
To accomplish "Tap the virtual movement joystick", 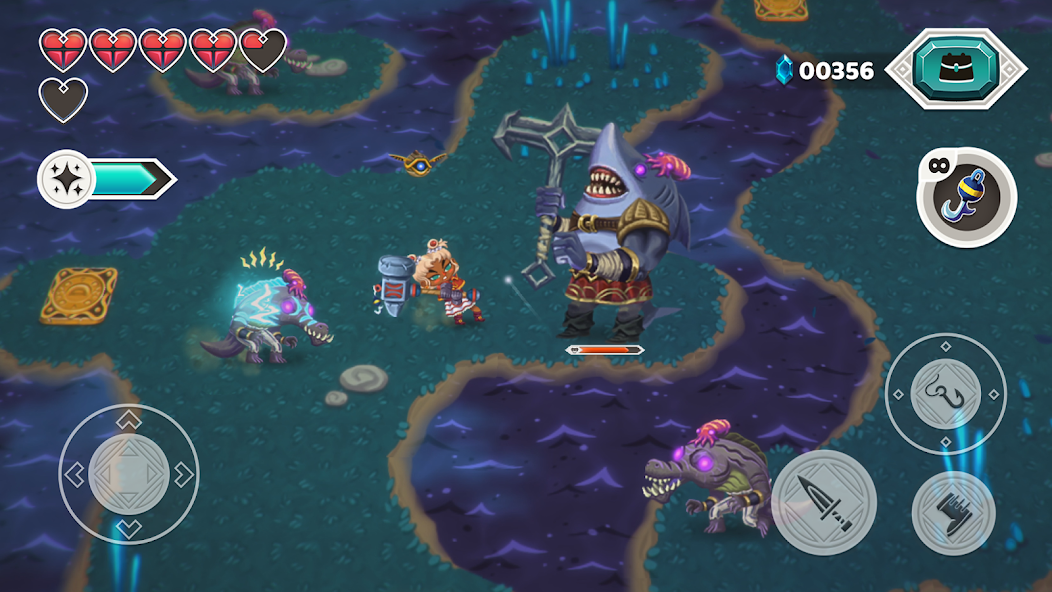I will (129, 474).
